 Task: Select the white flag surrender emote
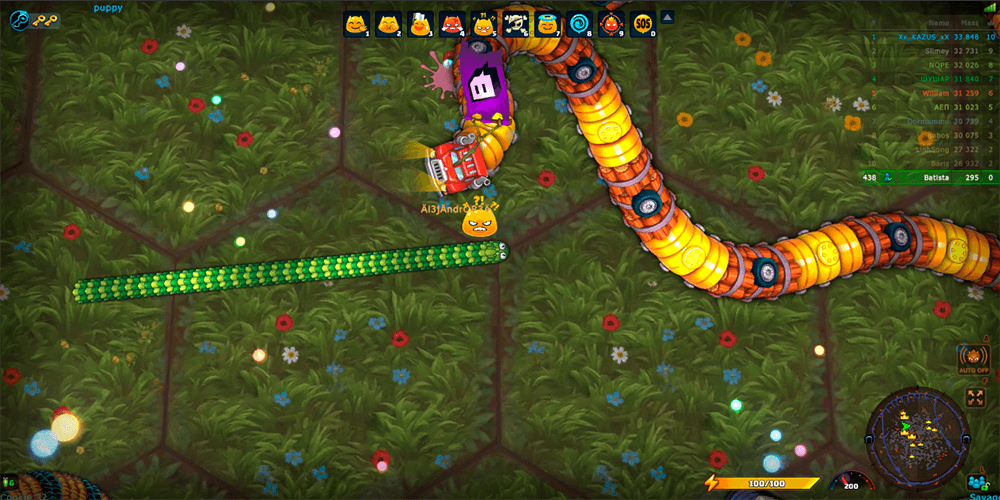(x=420, y=24)
